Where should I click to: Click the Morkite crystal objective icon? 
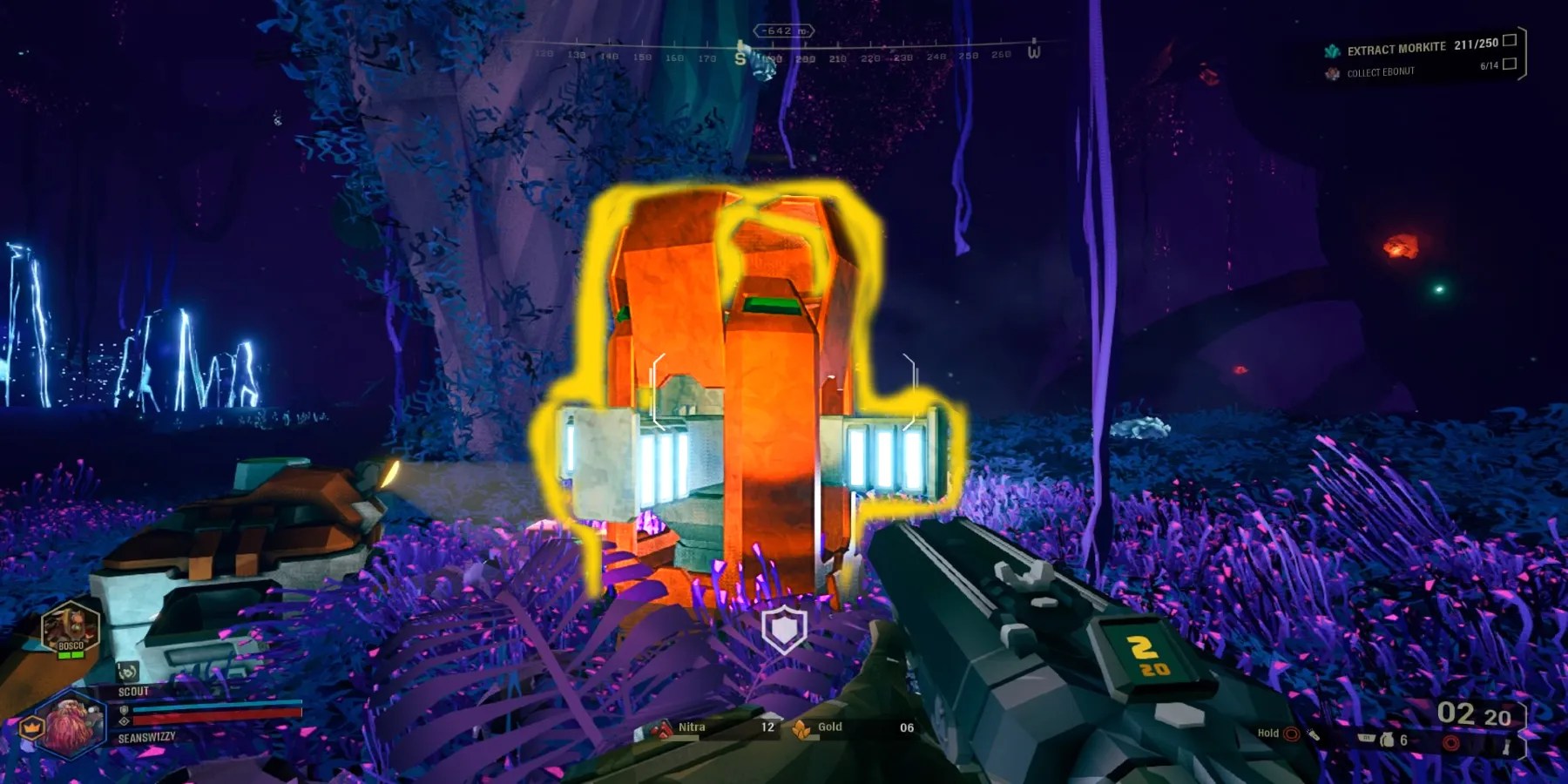(1333, 51)
